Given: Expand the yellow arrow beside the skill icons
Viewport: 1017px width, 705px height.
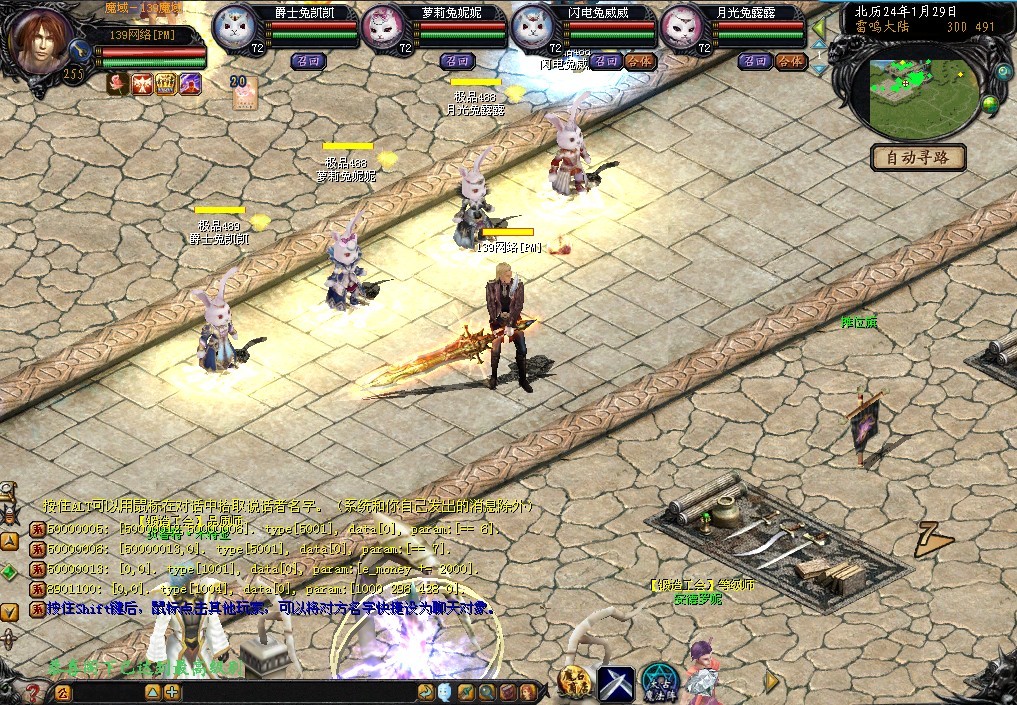Looking at the screenshot, I should (x=772, y=681).
